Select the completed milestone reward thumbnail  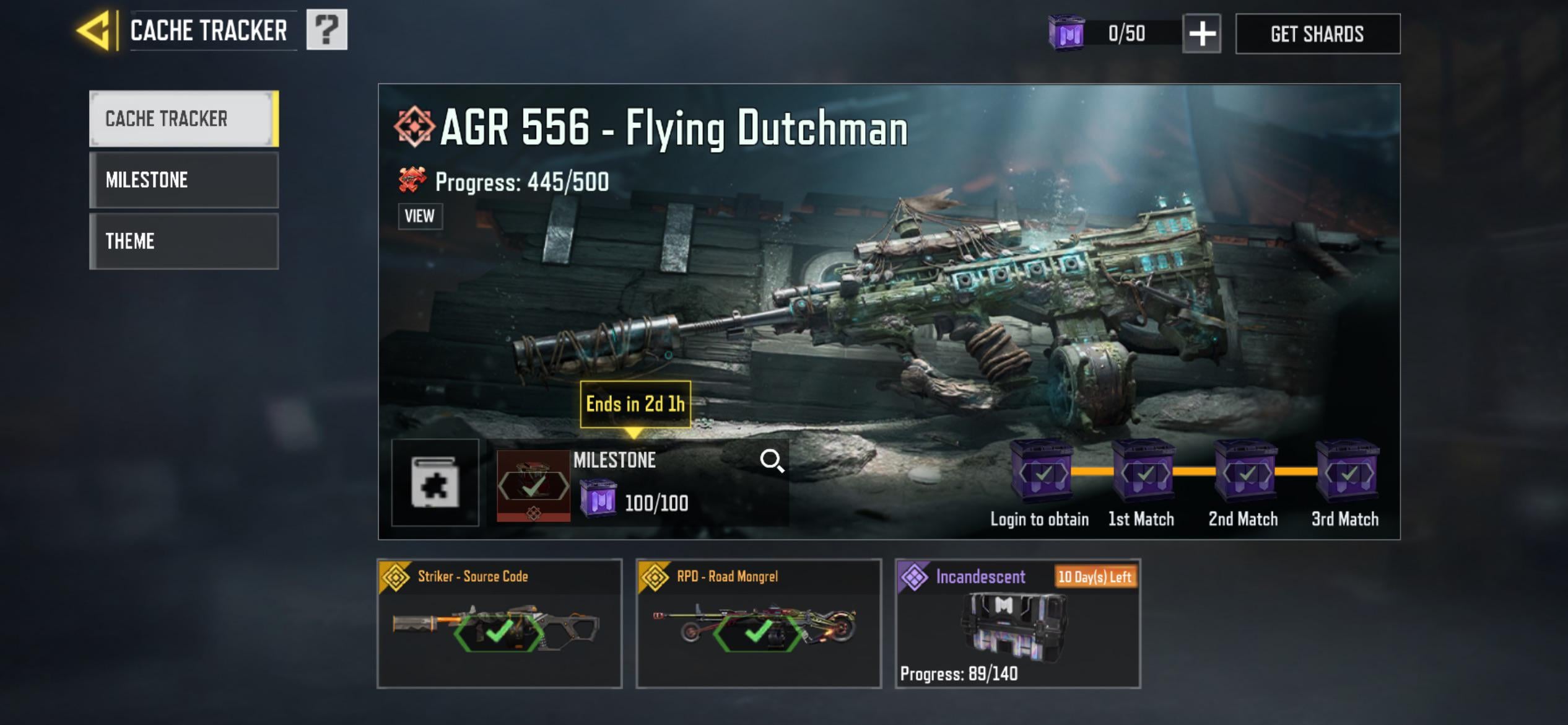click(x=533, y=485)
